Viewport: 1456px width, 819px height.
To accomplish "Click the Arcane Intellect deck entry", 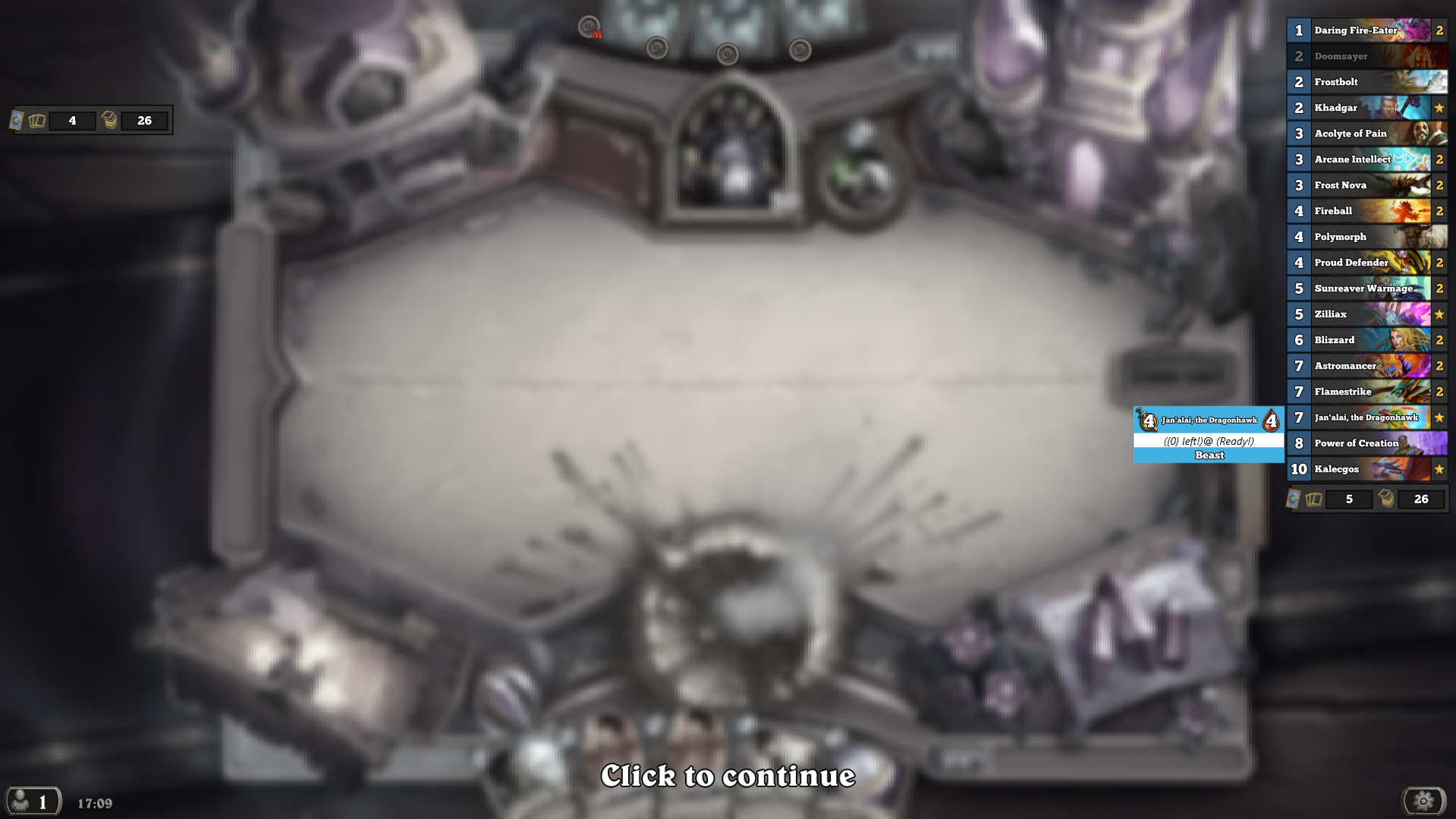I will click(x=1358, y=159).
